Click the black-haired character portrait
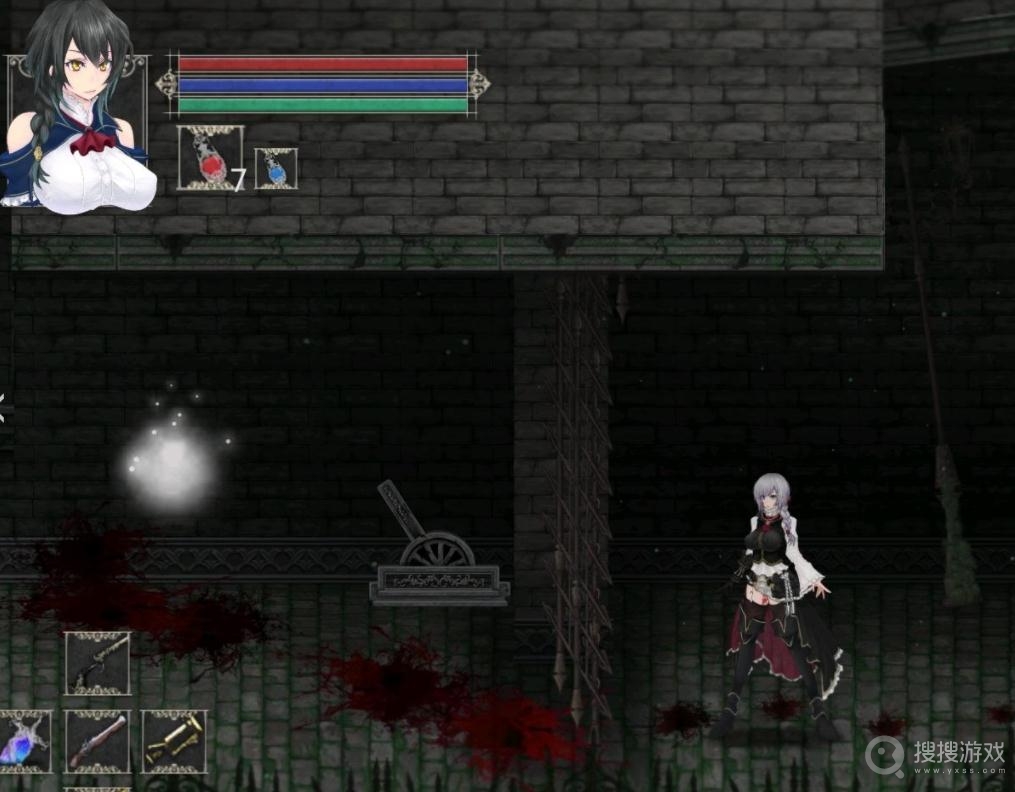 (76, 110)
